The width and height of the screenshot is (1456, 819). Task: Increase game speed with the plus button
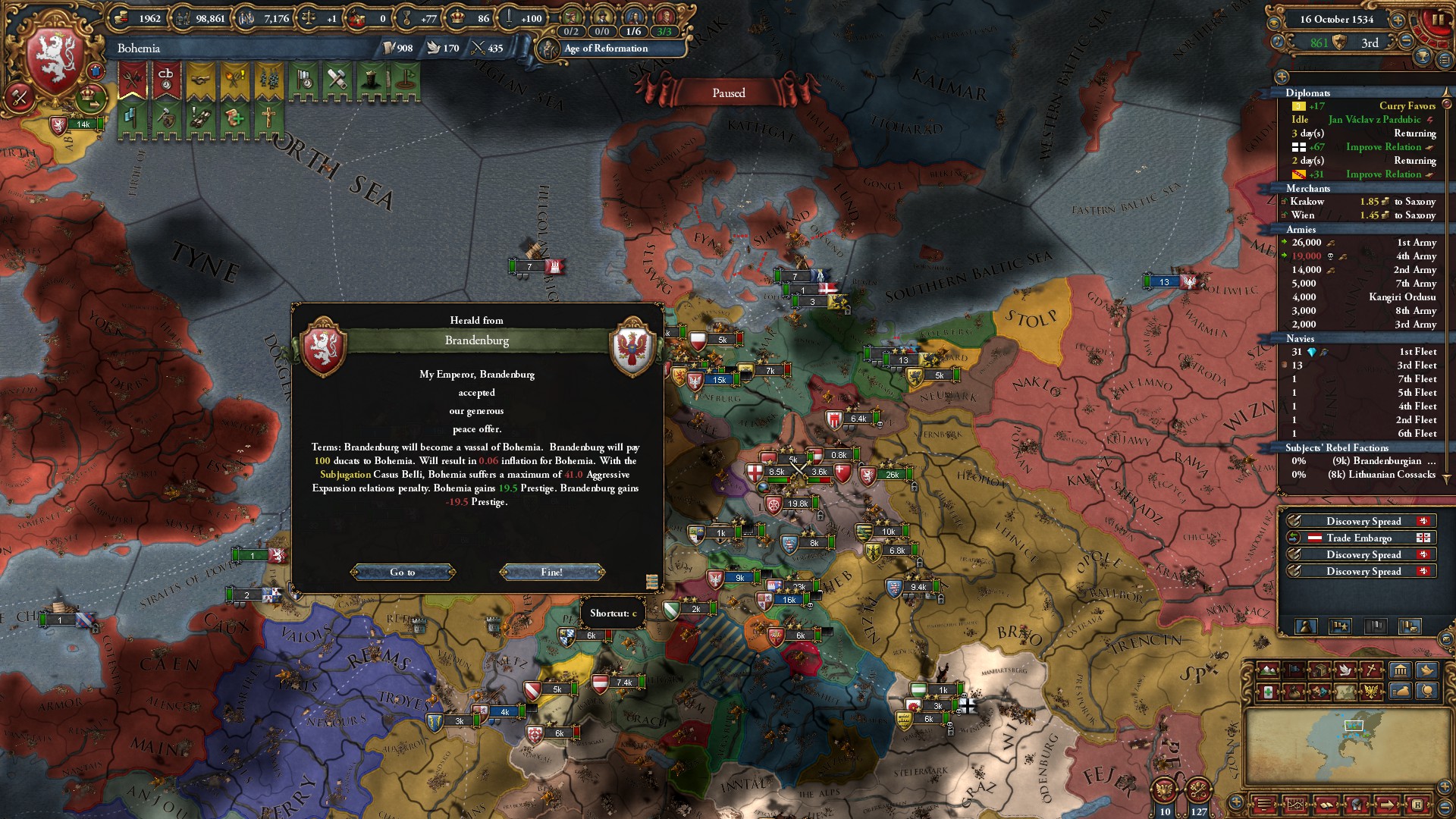[x=1398, y=20]
